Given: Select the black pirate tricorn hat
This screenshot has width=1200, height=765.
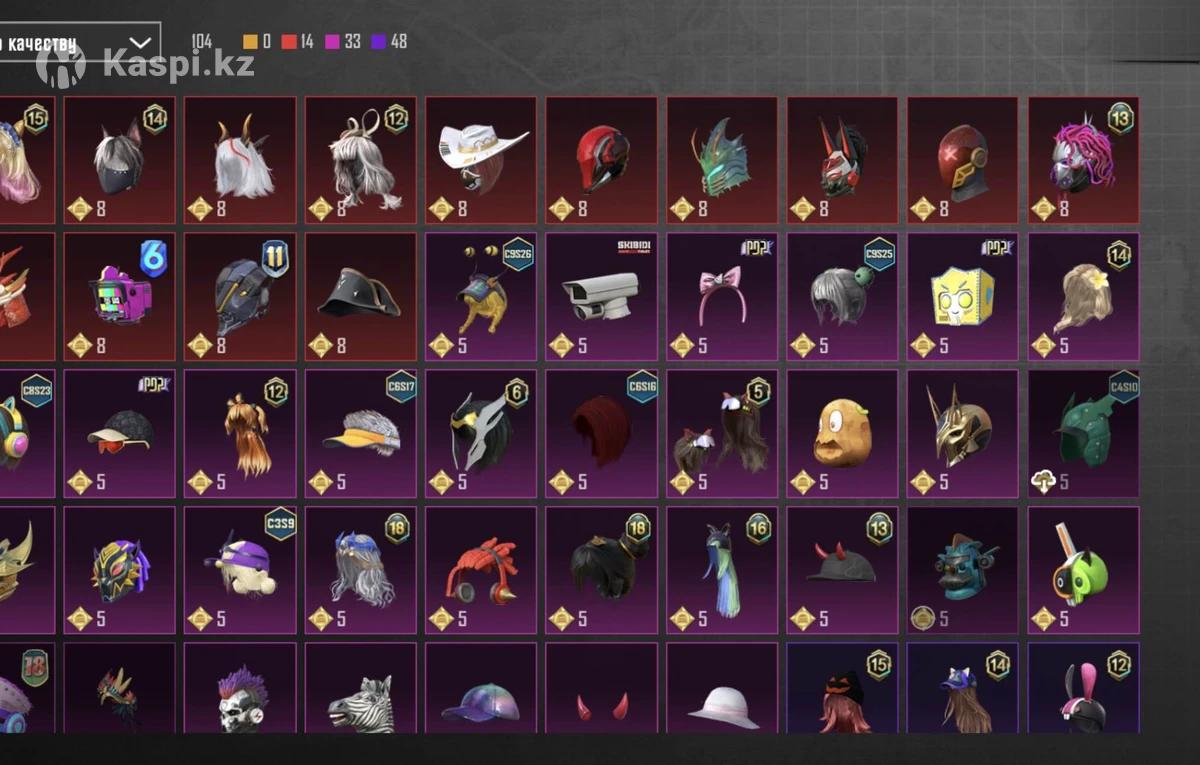Looking at the screenshot, I should [x=360, y=296].
